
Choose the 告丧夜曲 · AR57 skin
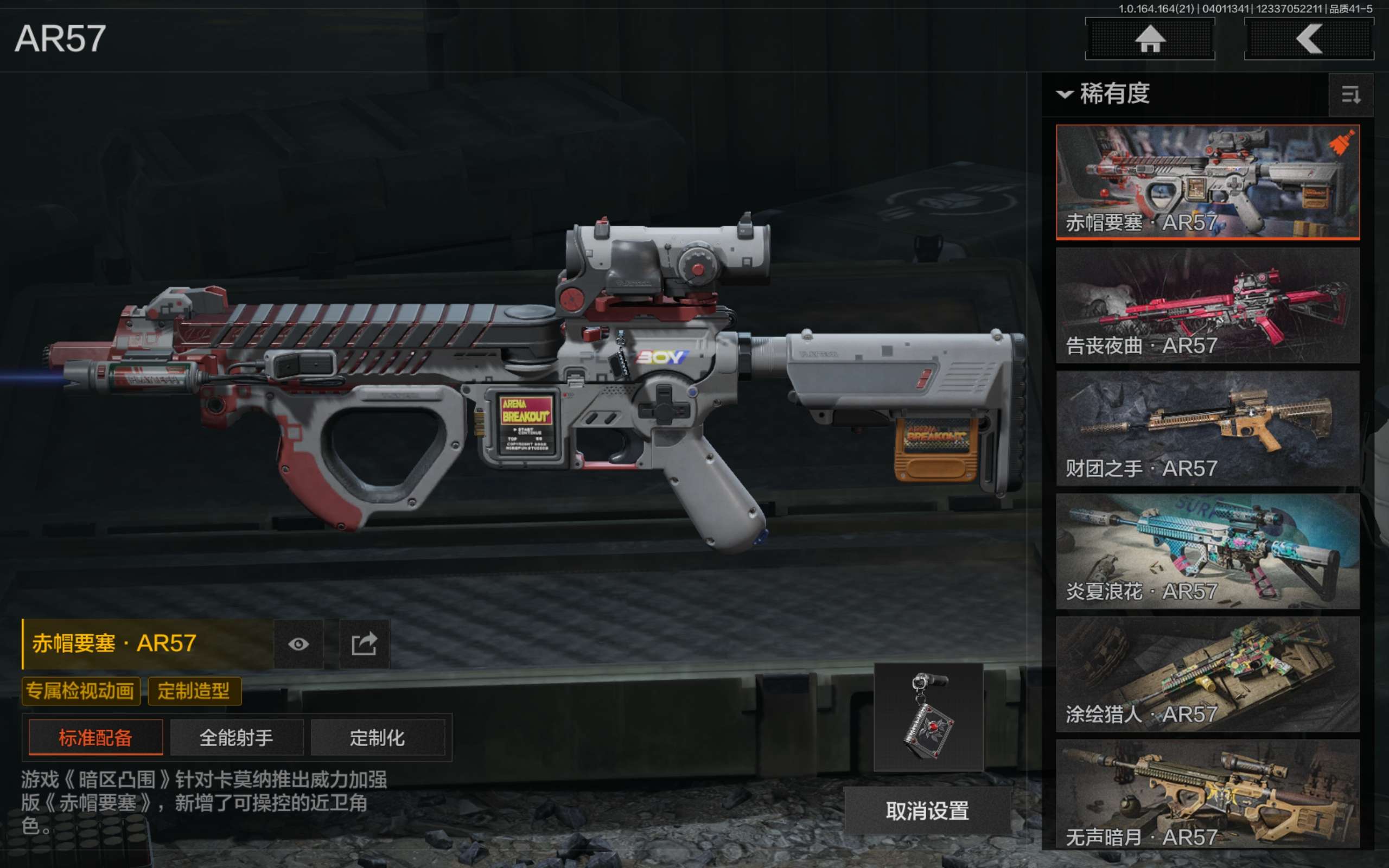coord(1207,305)
